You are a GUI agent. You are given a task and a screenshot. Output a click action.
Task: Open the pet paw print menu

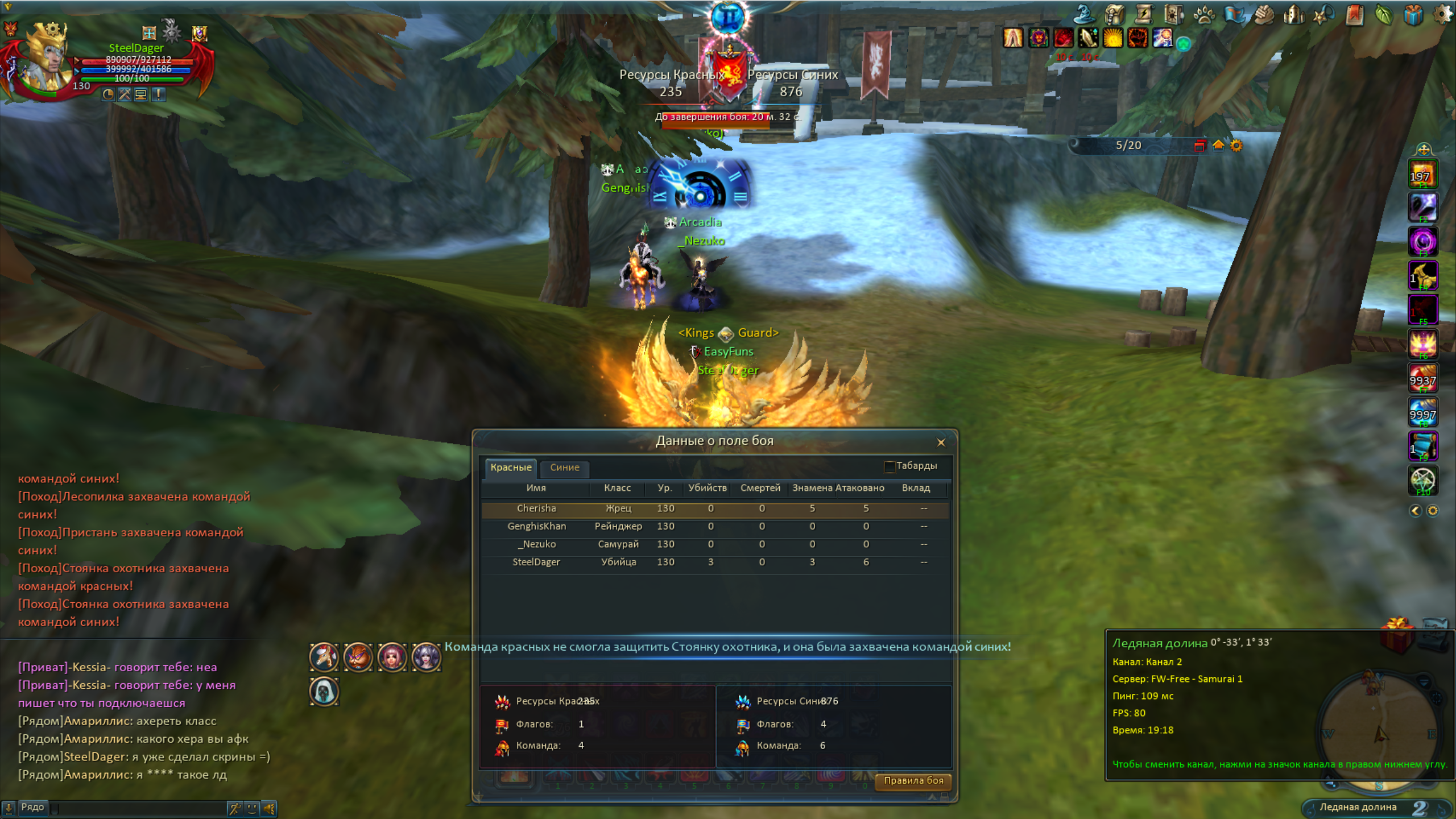pyautogui.click(x=1203, y=15)
